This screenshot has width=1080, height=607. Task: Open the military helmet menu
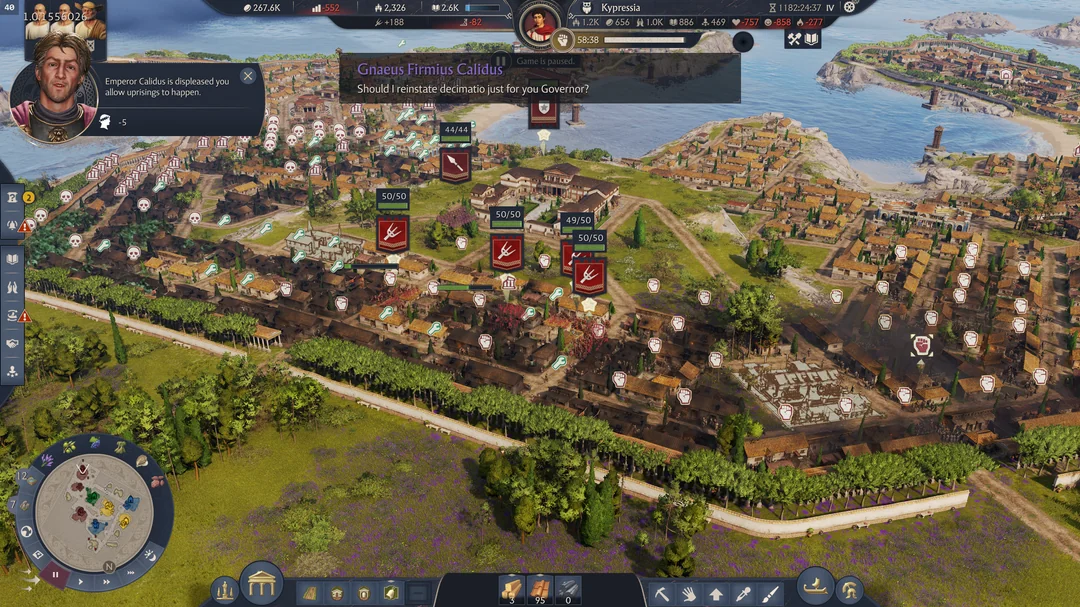coord(850,591)
